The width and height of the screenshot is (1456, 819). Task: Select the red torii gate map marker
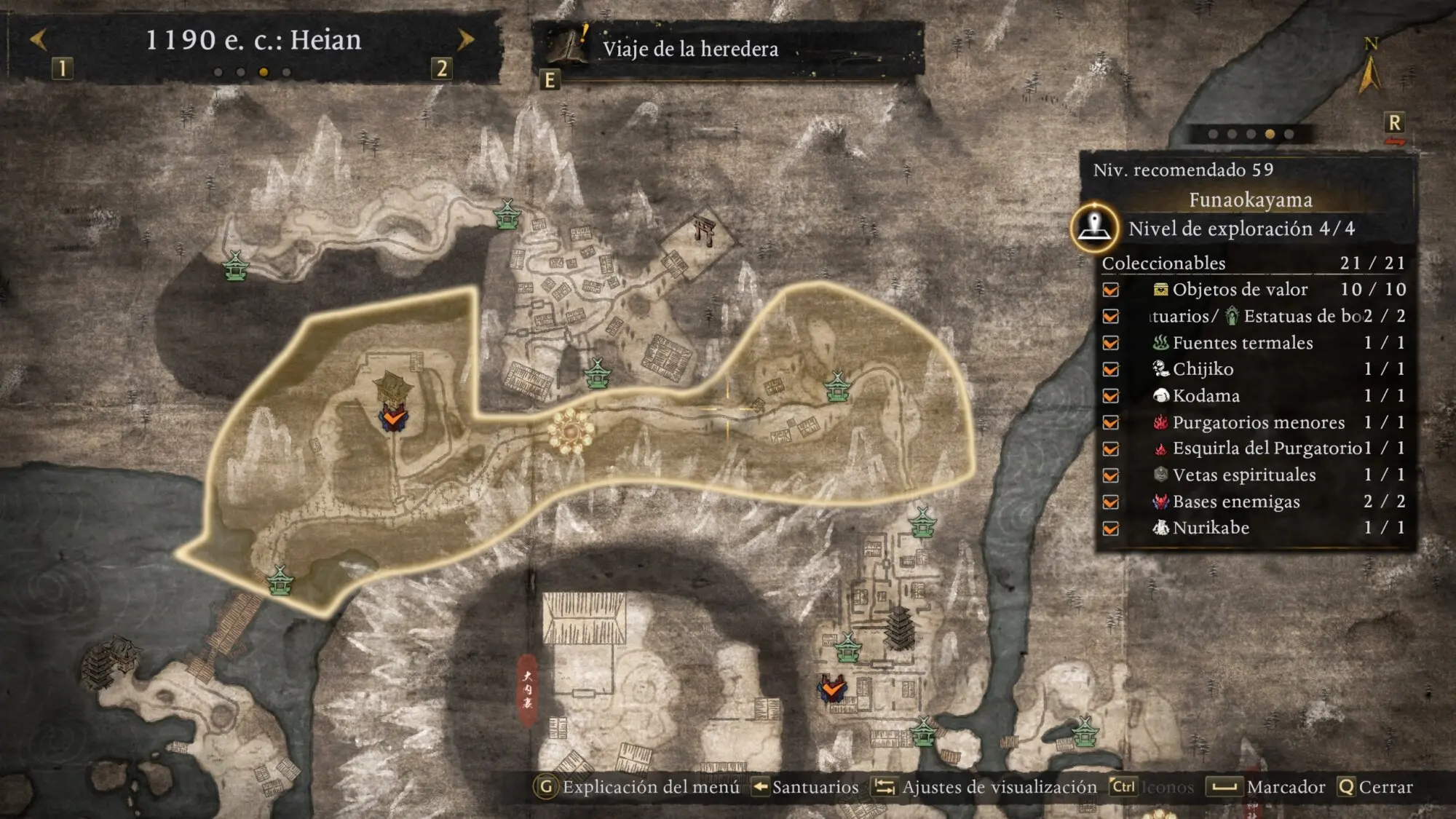click(x=705, y=230)
